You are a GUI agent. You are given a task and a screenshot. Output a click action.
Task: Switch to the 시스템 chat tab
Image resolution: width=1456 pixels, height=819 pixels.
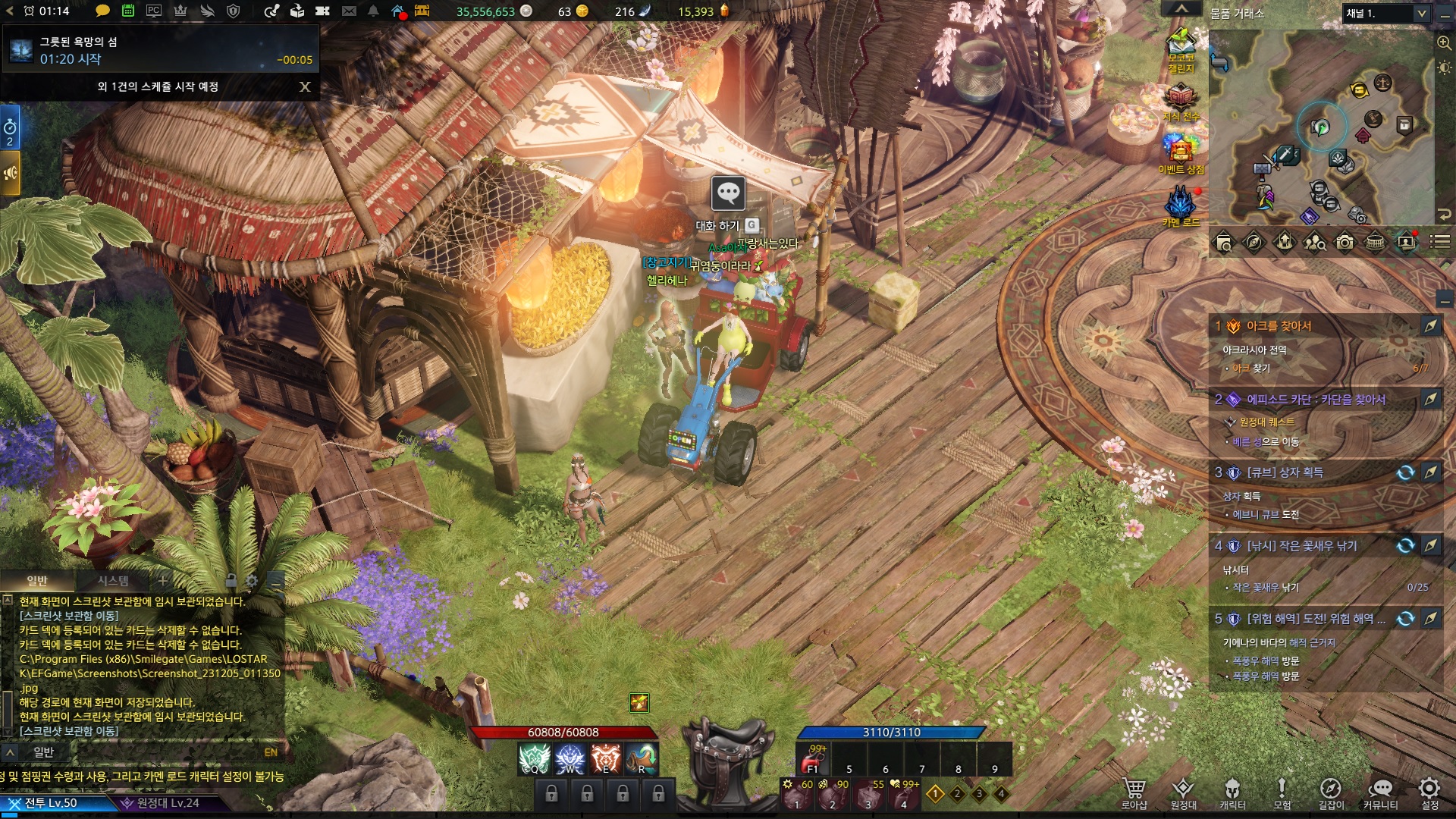[112, 581]
